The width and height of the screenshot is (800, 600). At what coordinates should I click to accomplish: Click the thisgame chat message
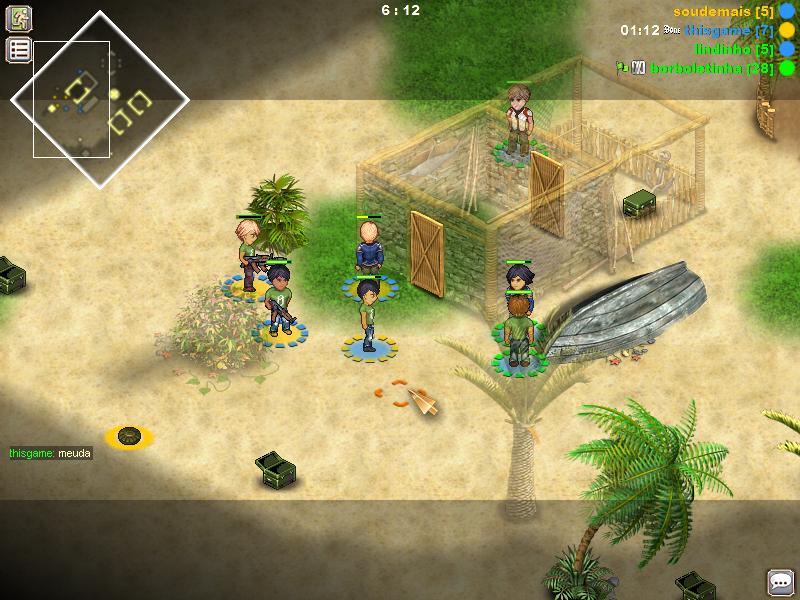point(50,453)
